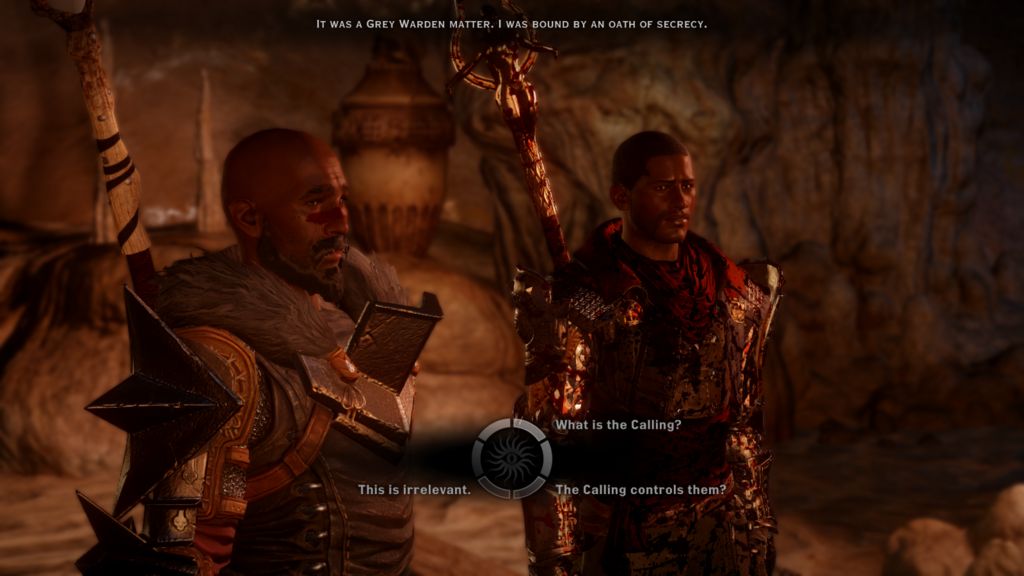Image resolution: width=1024 pixels, height=576 pixels.
Task: Select "The Calling controls them?" option
Action: point(640,490)
